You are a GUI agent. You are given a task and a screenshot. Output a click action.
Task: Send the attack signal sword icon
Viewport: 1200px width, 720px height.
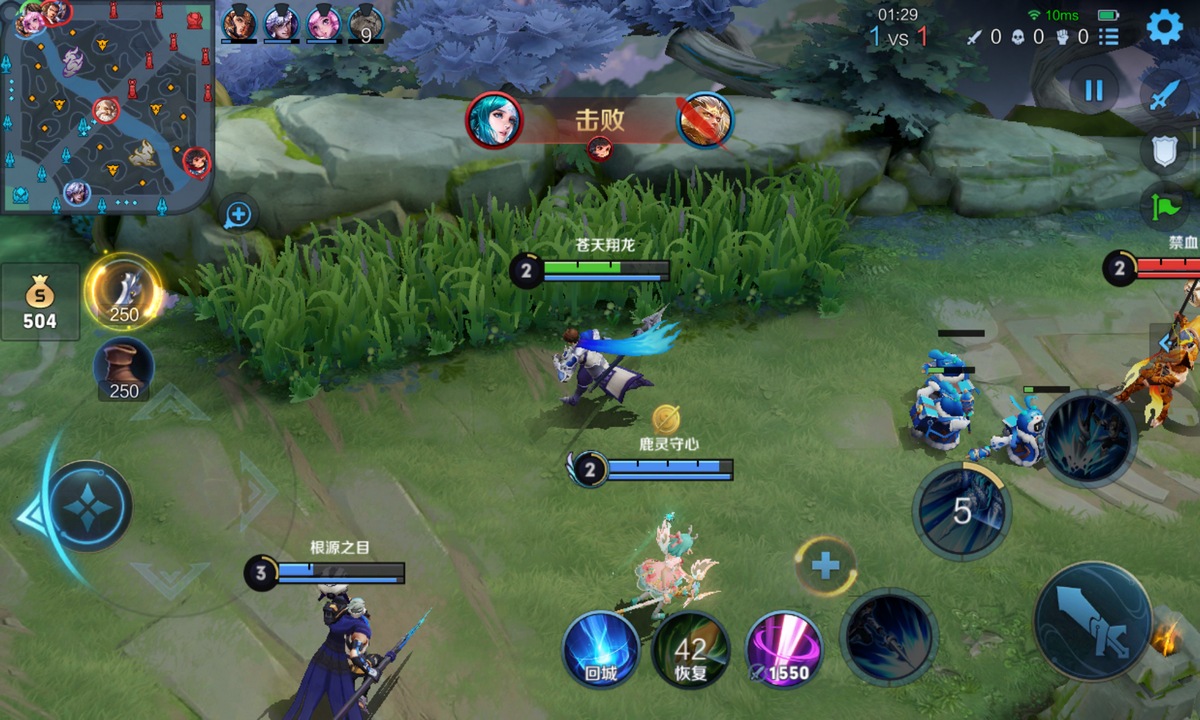[1165, 95]
